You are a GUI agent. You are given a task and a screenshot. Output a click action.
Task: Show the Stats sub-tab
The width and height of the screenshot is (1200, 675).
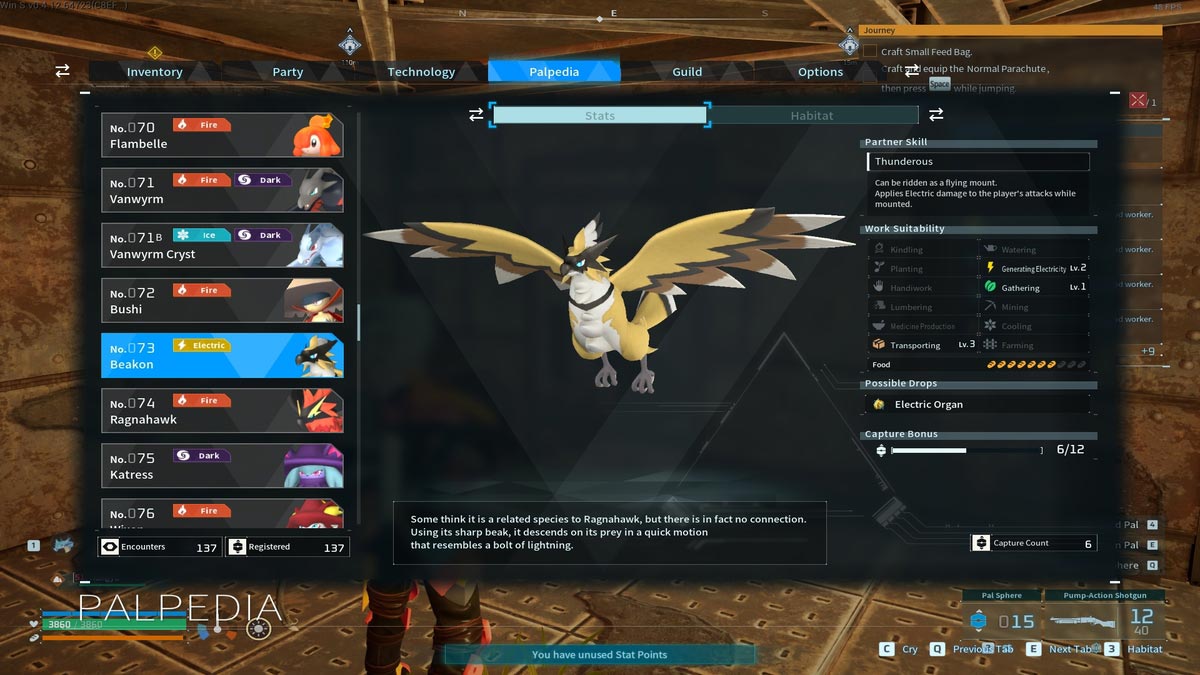coord(600,116)
